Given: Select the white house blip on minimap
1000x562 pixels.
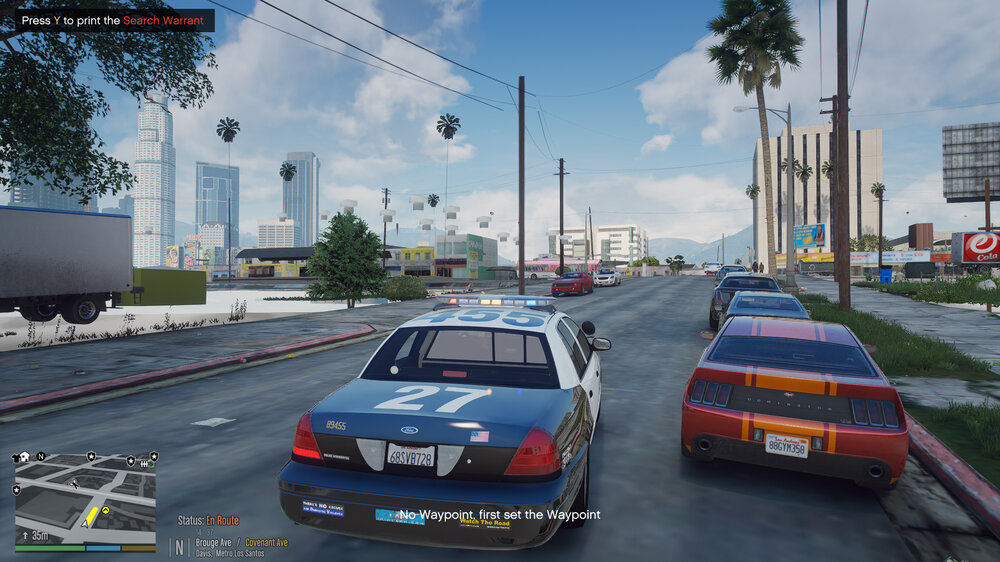Looking at the screenshot, I should pyautogui.click(x=23, y=457).
